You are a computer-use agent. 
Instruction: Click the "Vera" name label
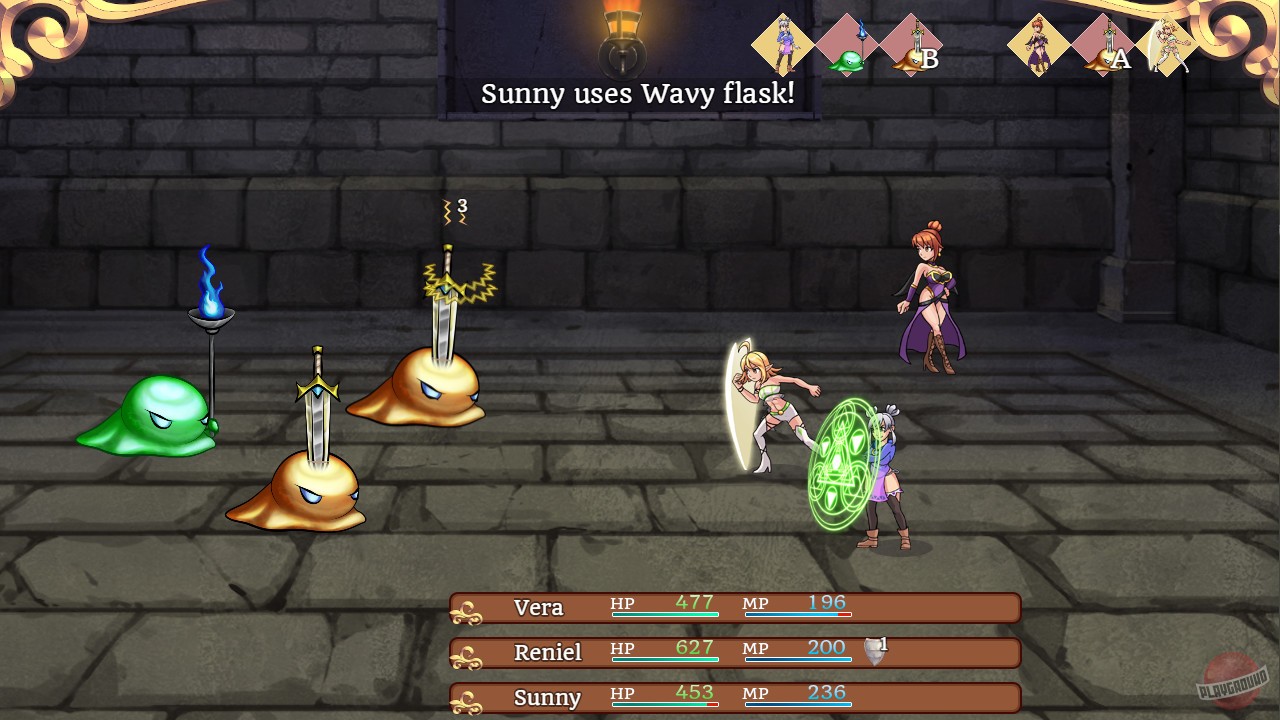click(538, 607)
